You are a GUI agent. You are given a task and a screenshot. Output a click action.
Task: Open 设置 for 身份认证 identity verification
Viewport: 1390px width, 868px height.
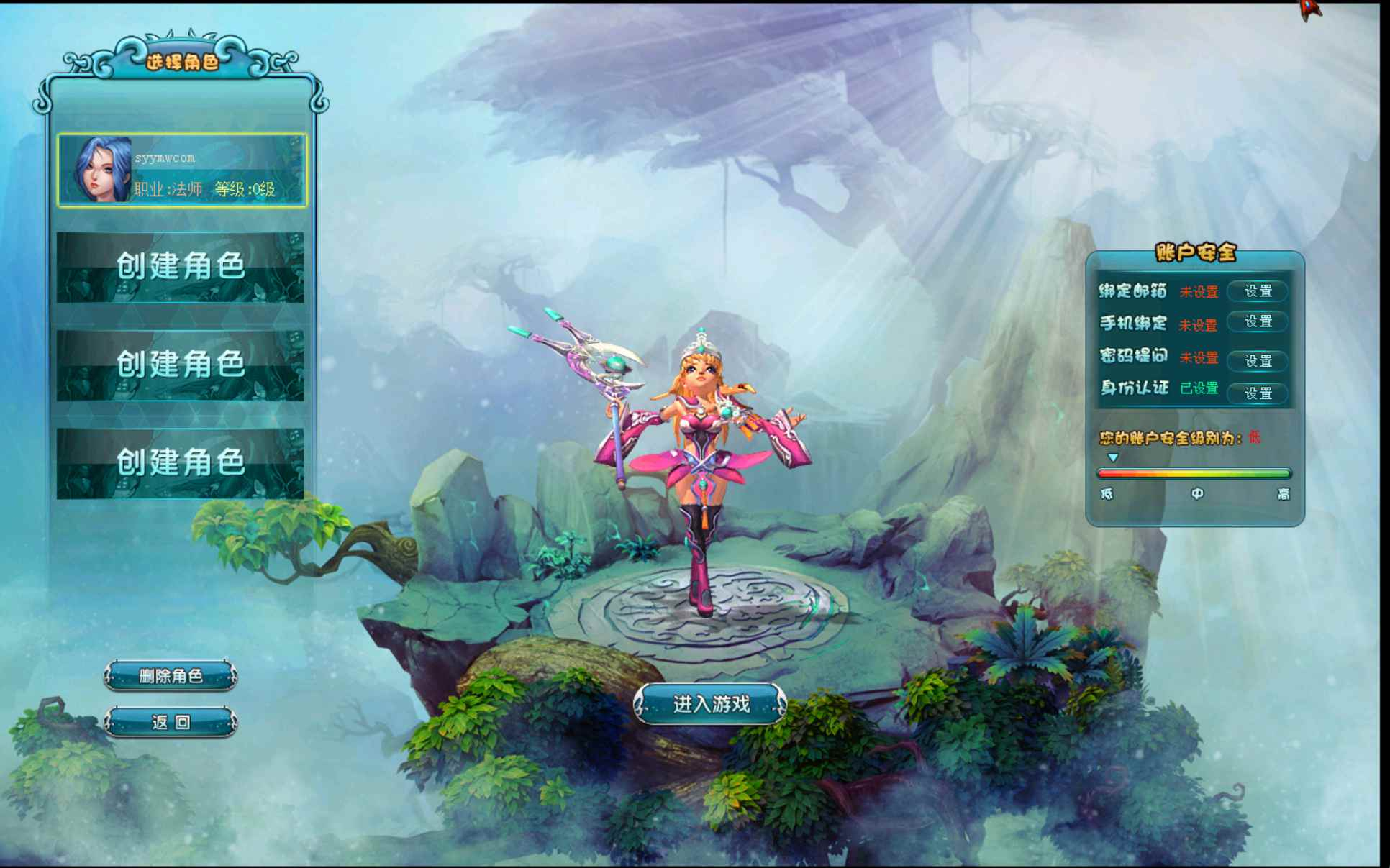[x=1258, y=393]
